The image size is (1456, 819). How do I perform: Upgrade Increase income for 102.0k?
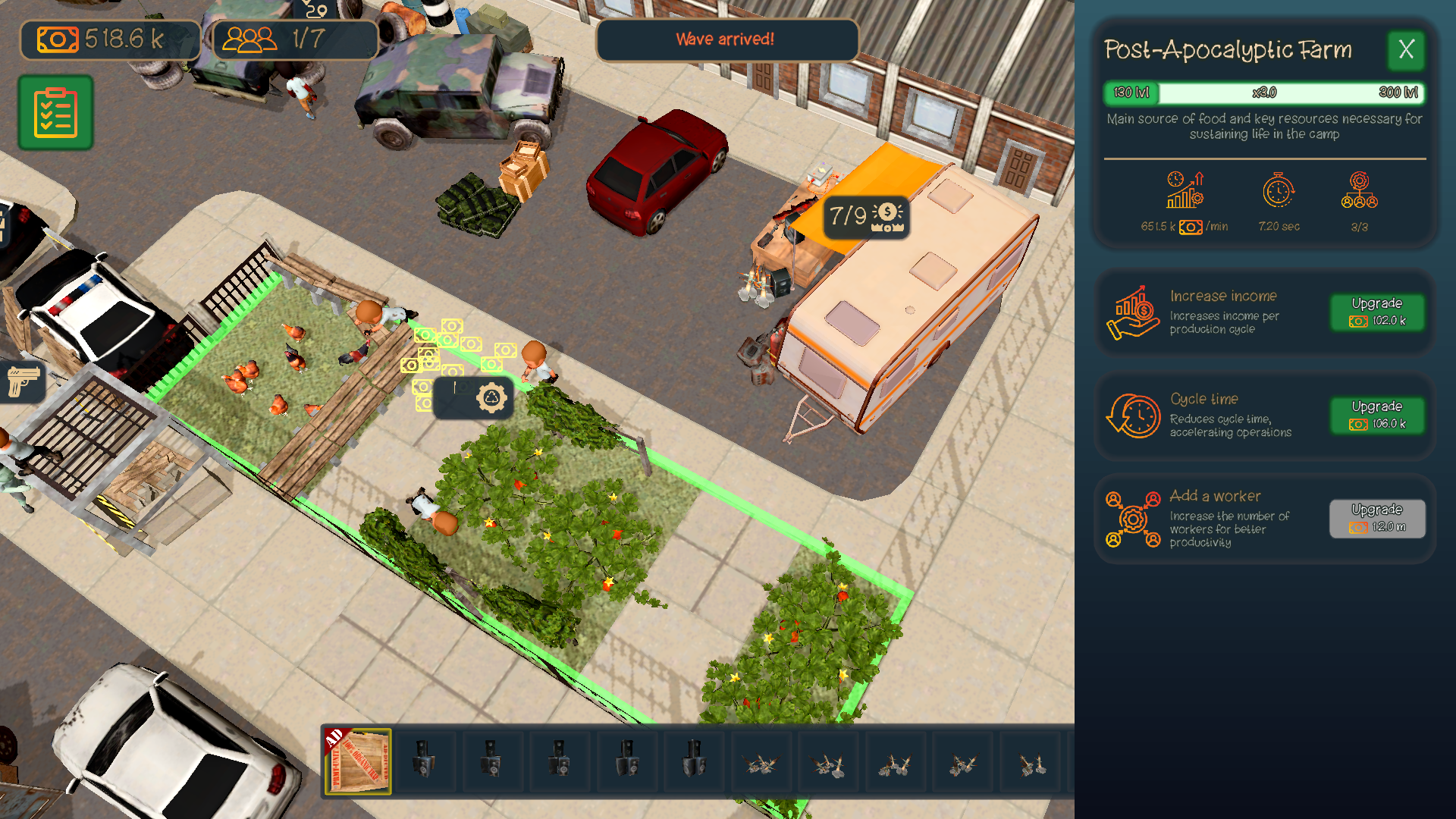pyautogui.click(x=1378, y=312)
